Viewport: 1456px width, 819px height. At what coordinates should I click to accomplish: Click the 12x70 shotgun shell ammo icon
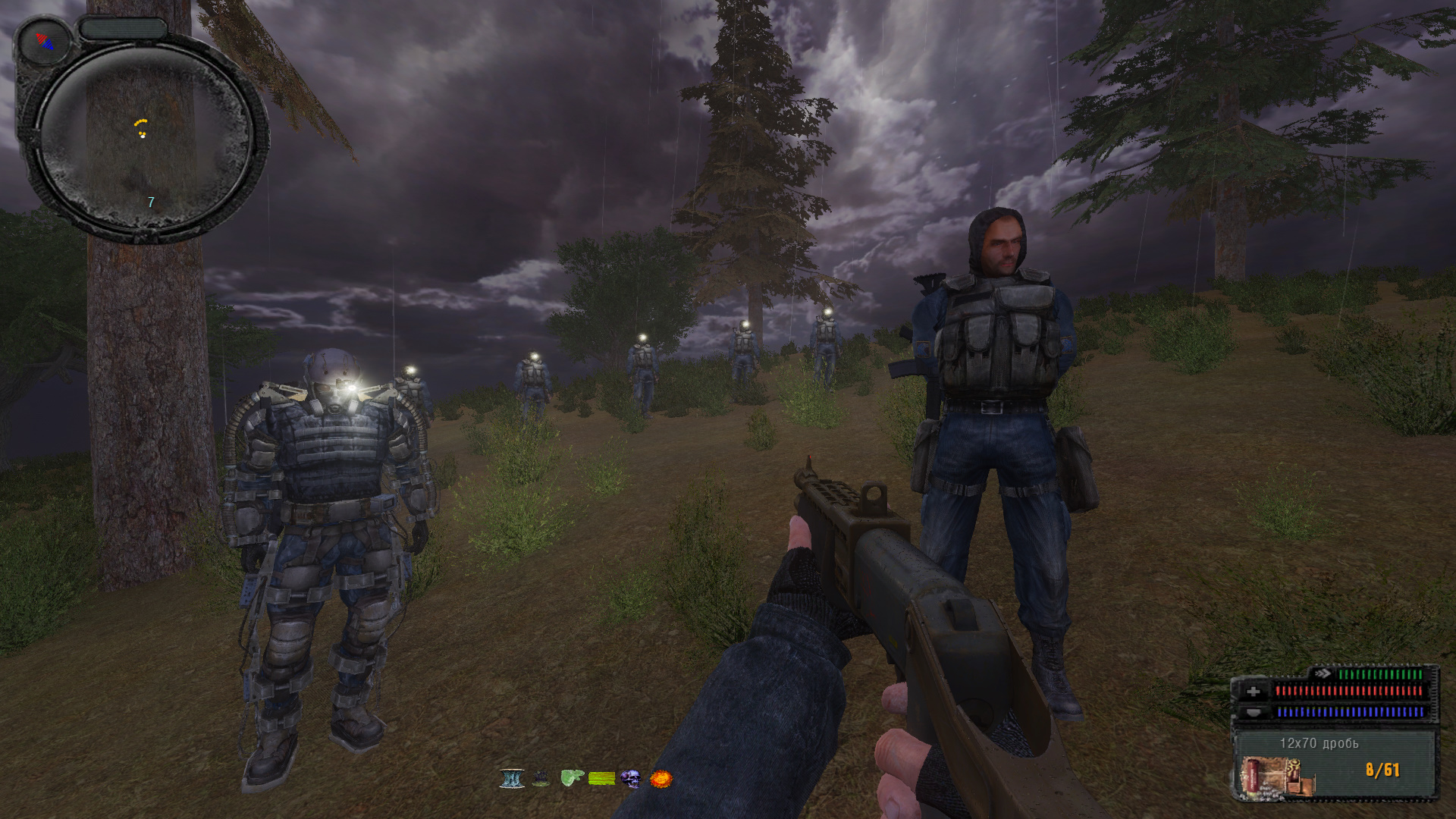point(1269,775)
